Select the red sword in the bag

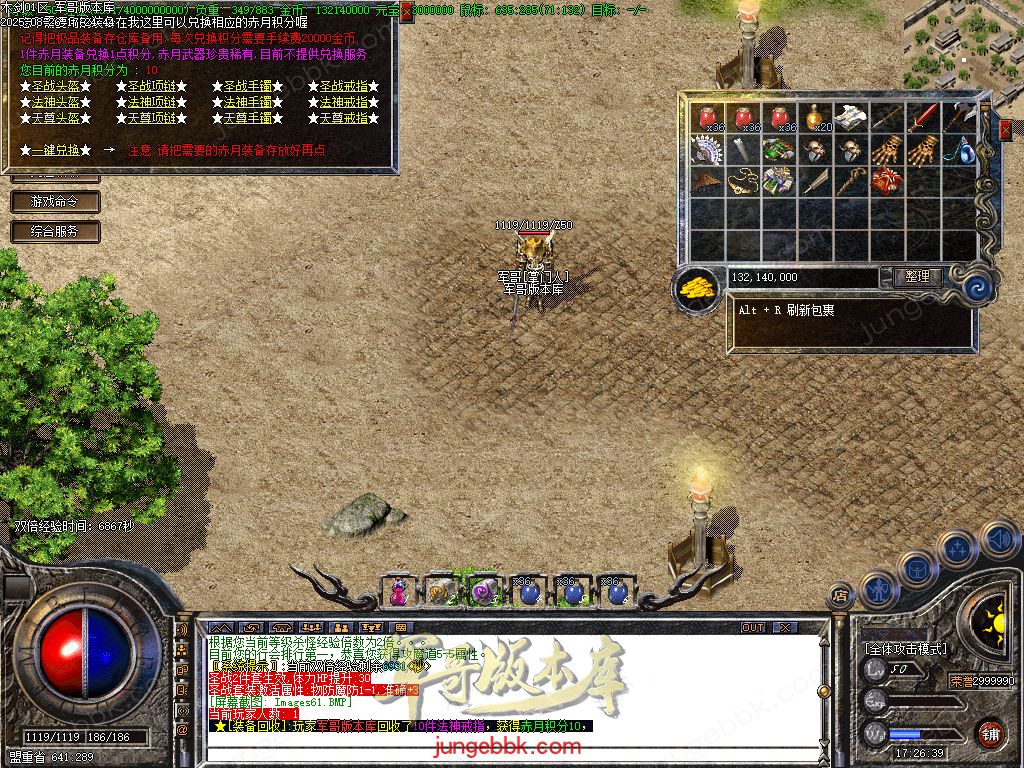click(923, 118)
